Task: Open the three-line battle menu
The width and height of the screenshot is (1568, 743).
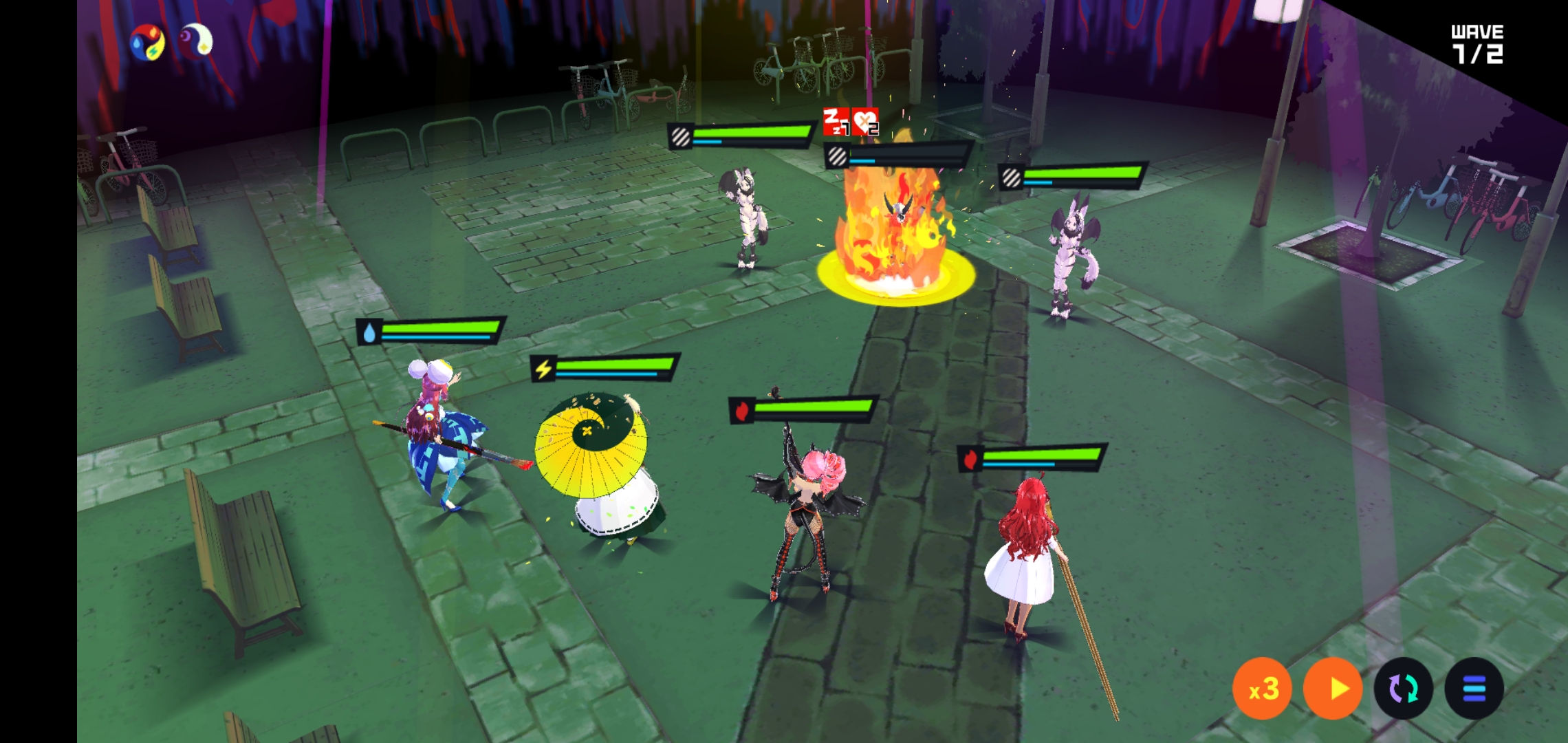Action: [x=1474, y=689]
